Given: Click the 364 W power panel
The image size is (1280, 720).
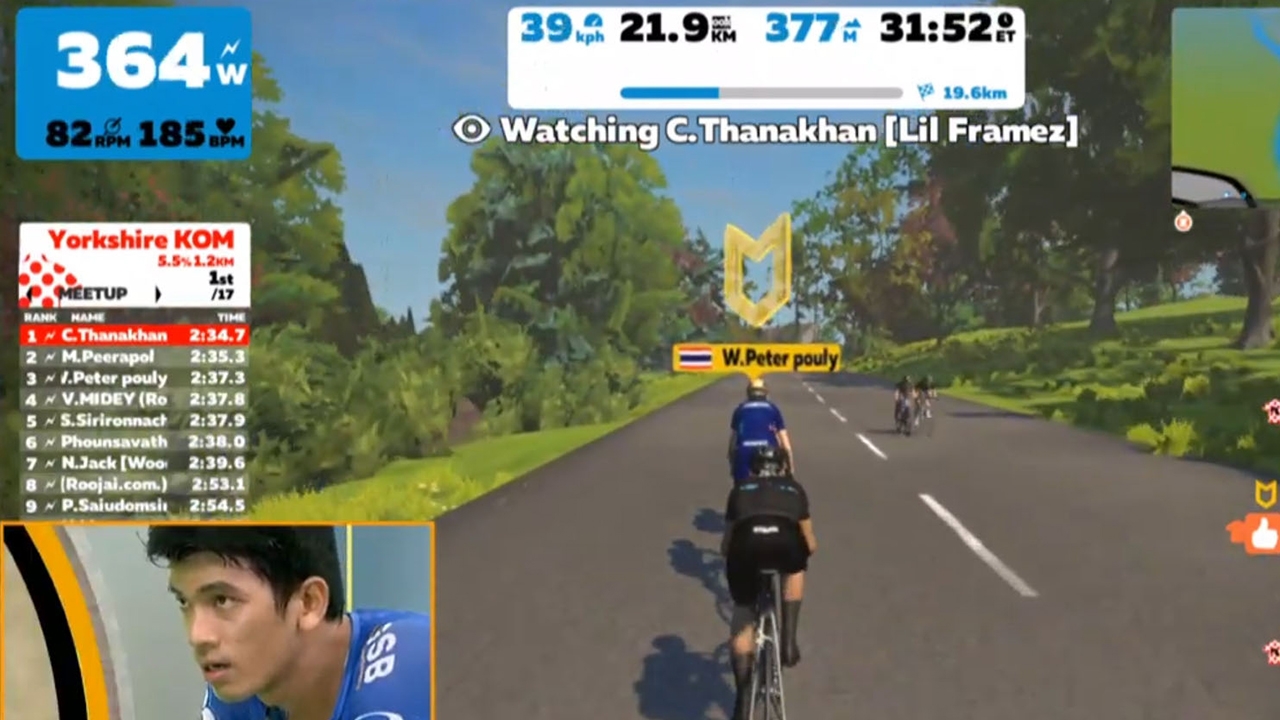Looking at the screenshot, I should [x=133, y=83].
